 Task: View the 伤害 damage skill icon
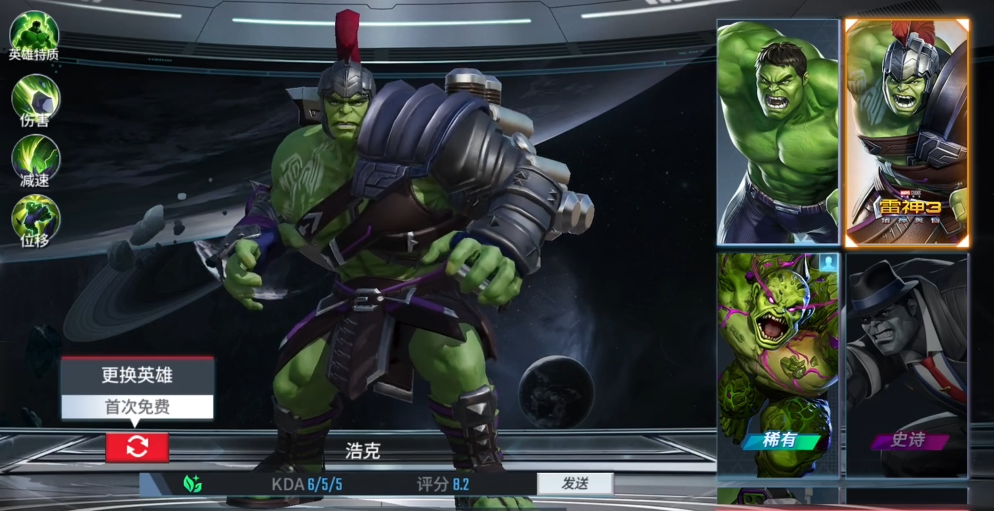click(x=35, y=98)
